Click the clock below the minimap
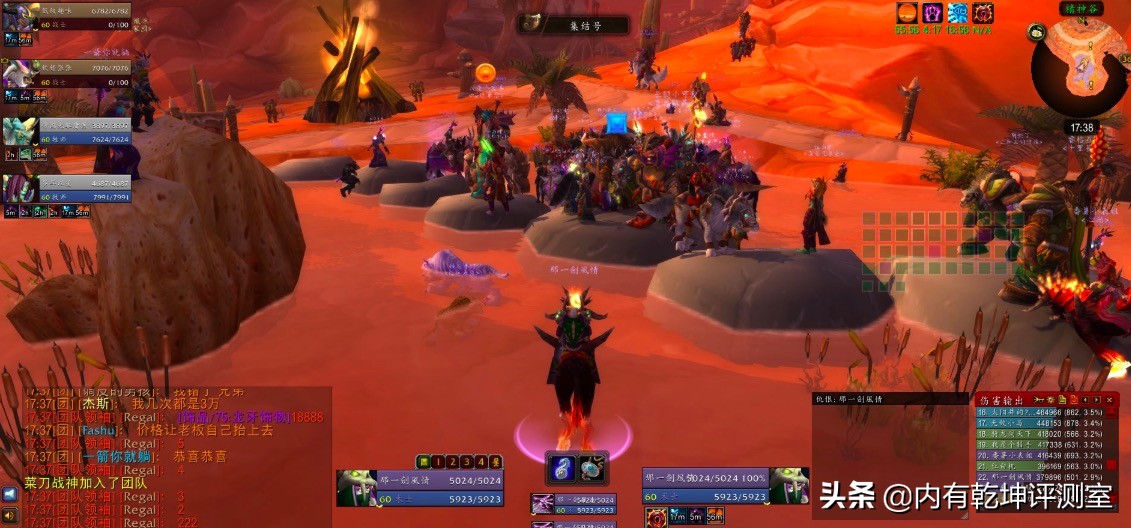 [1081, 128]
